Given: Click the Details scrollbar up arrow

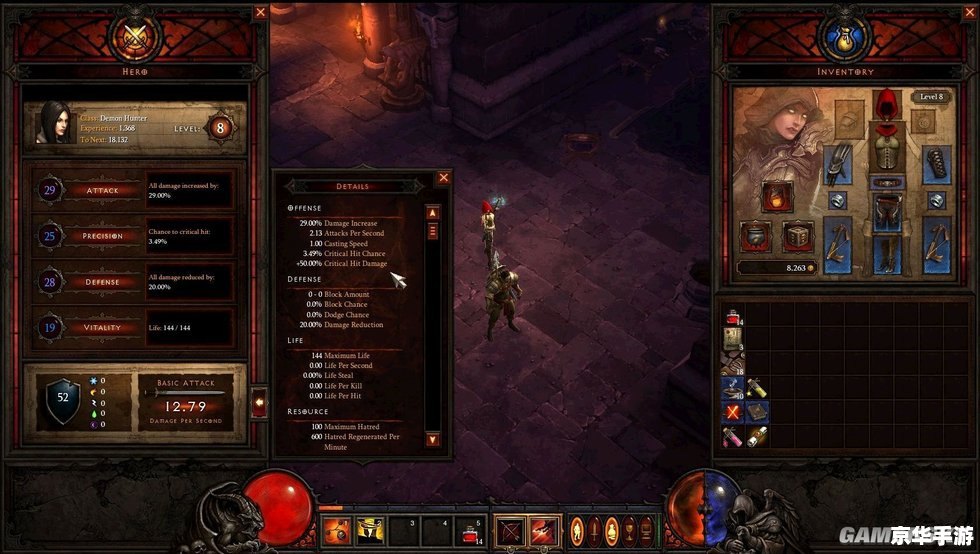Looking at the screenshot, I should coord(432,212).
